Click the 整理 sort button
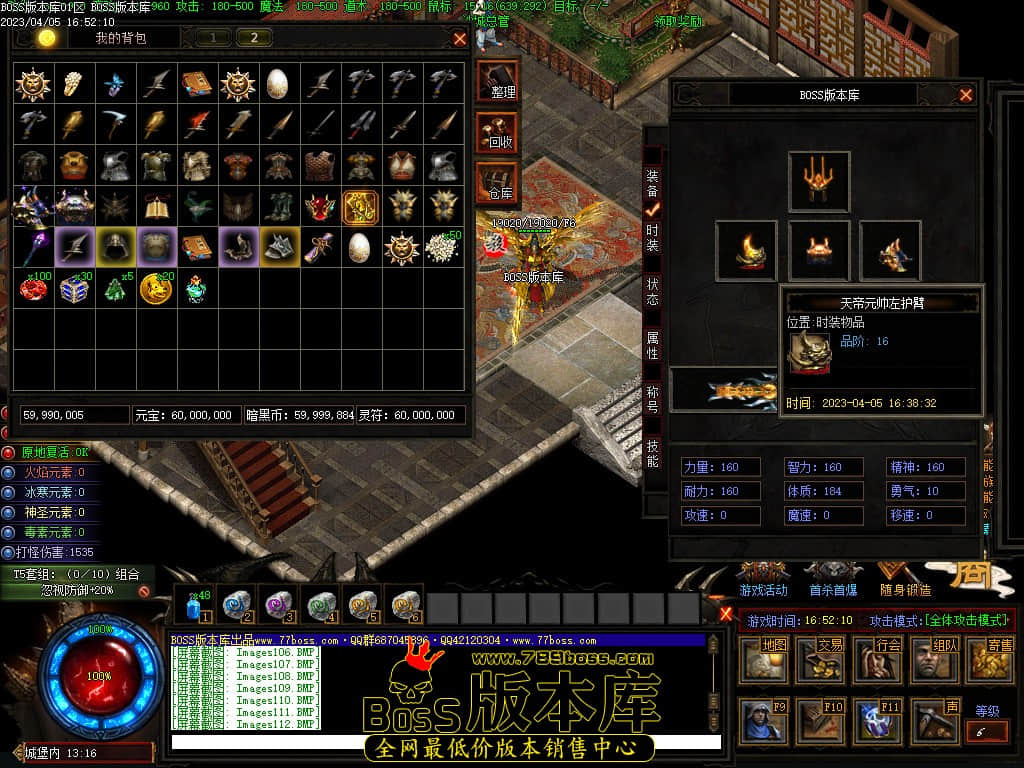This screenshot has height=768, width=1024. (498, 81)
